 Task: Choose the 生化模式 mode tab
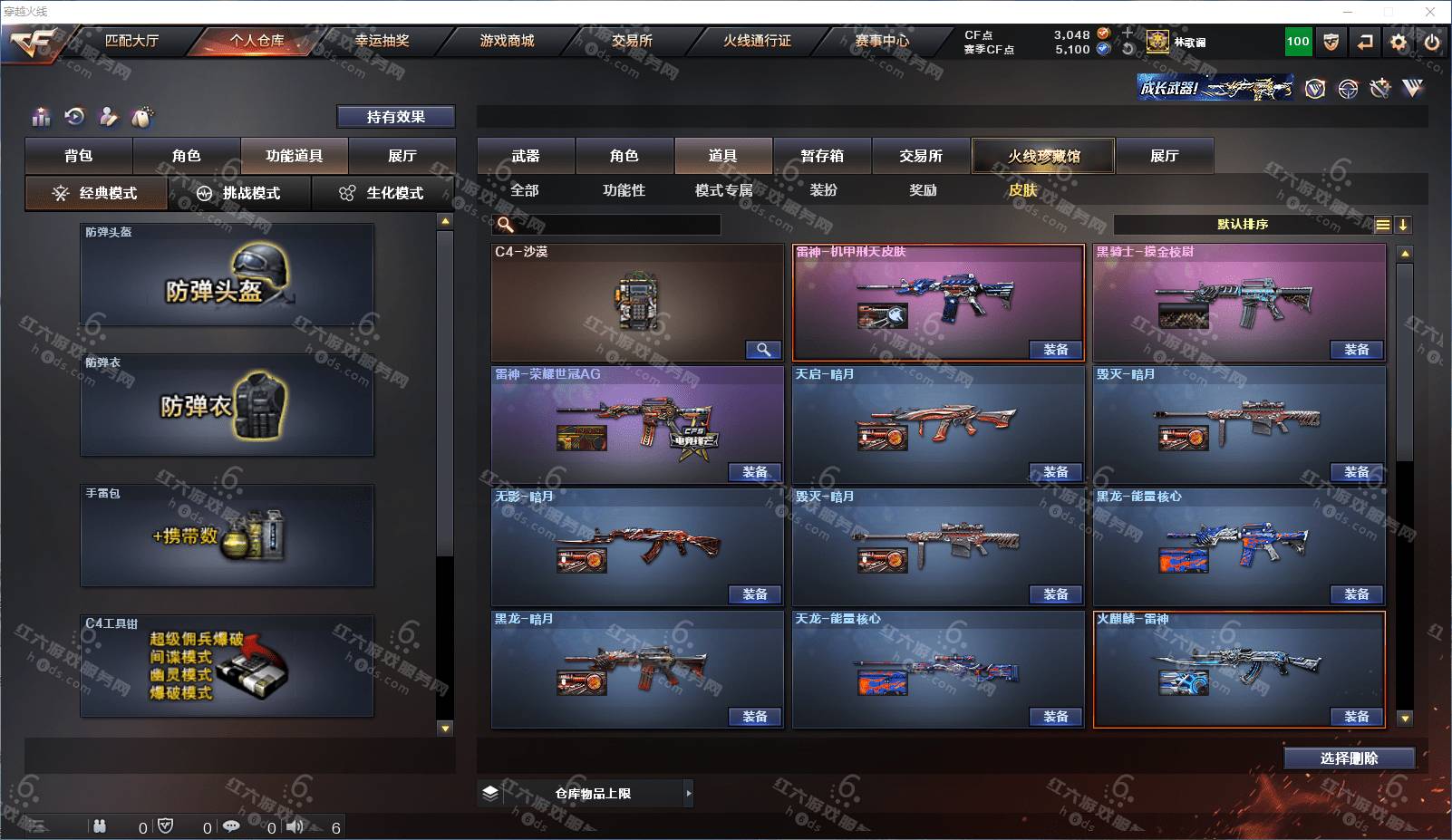(382, 193)
